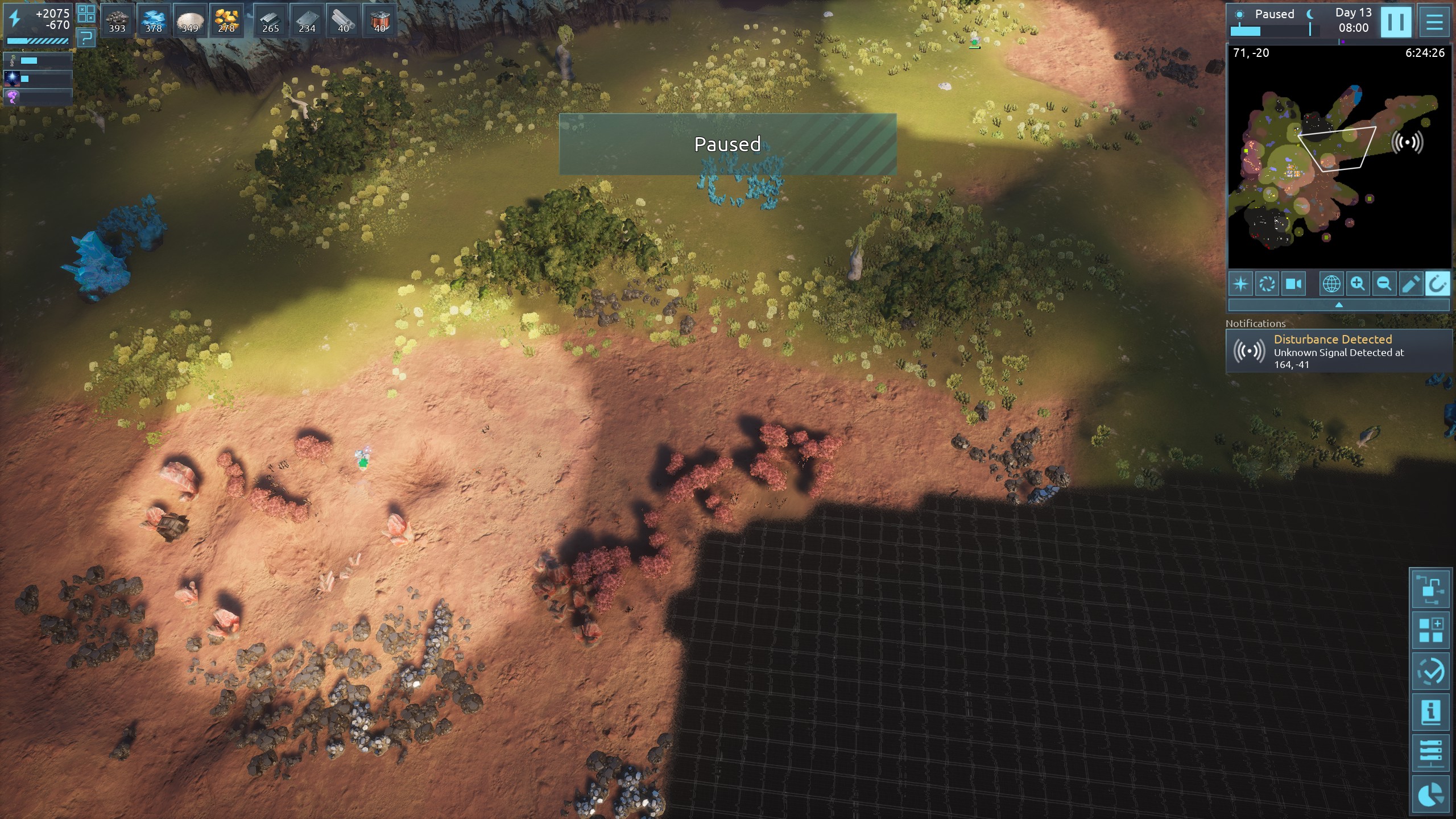The height and width of the screenshot is (819, 1456).
Task: Activate the video camera button
Action: click(x=1294, y=283)
